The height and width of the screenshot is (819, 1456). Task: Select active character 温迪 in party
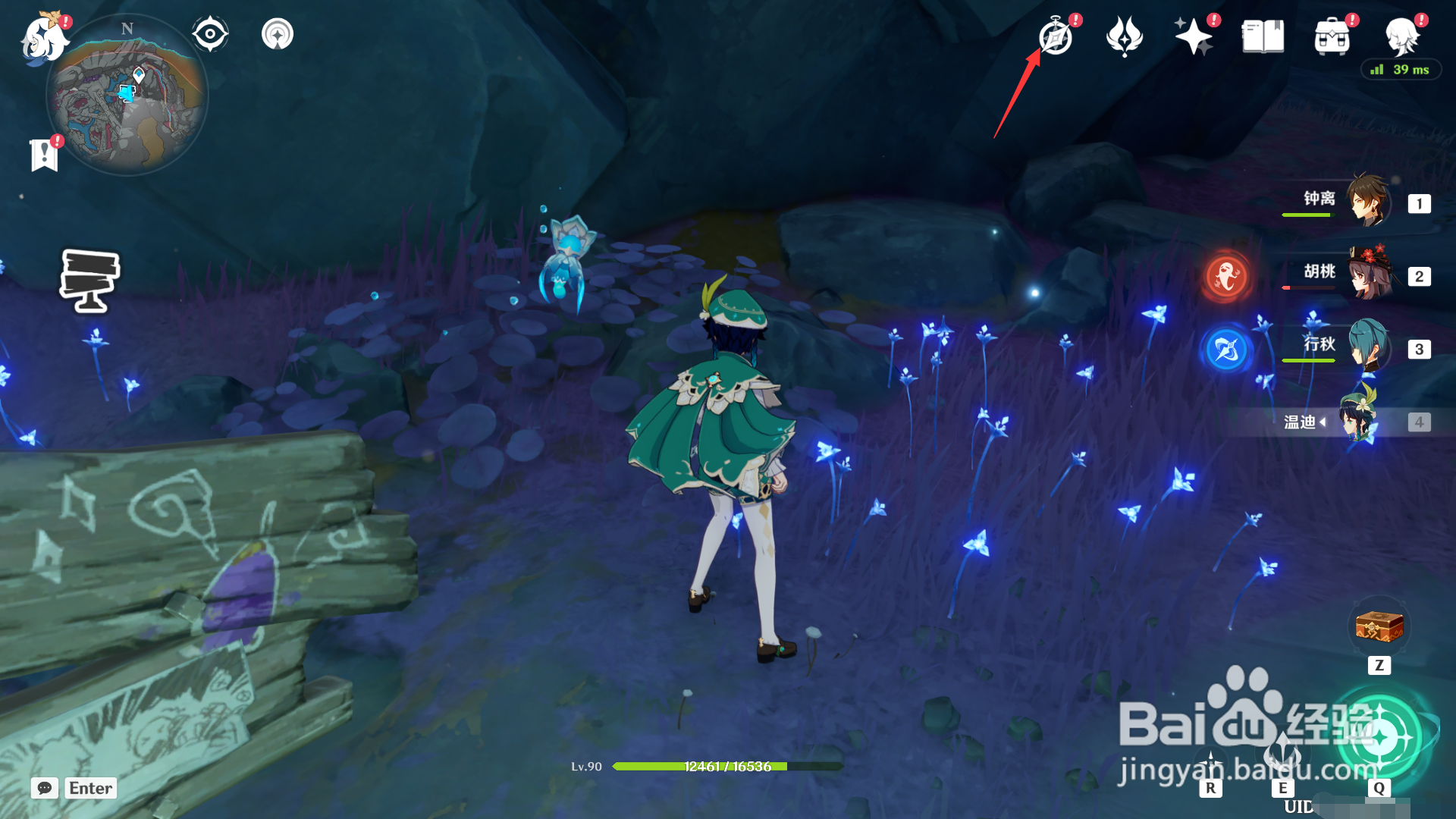pyautogui.click(x=1359, y=420)
